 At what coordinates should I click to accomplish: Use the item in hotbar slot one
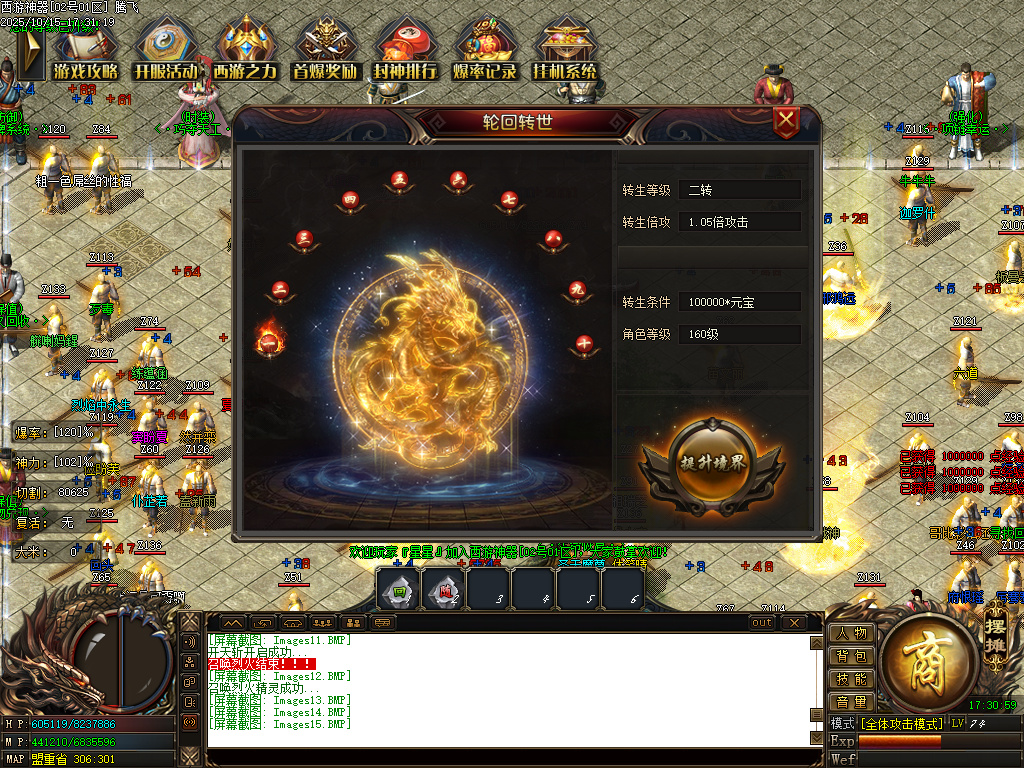(x=398, y=590)
